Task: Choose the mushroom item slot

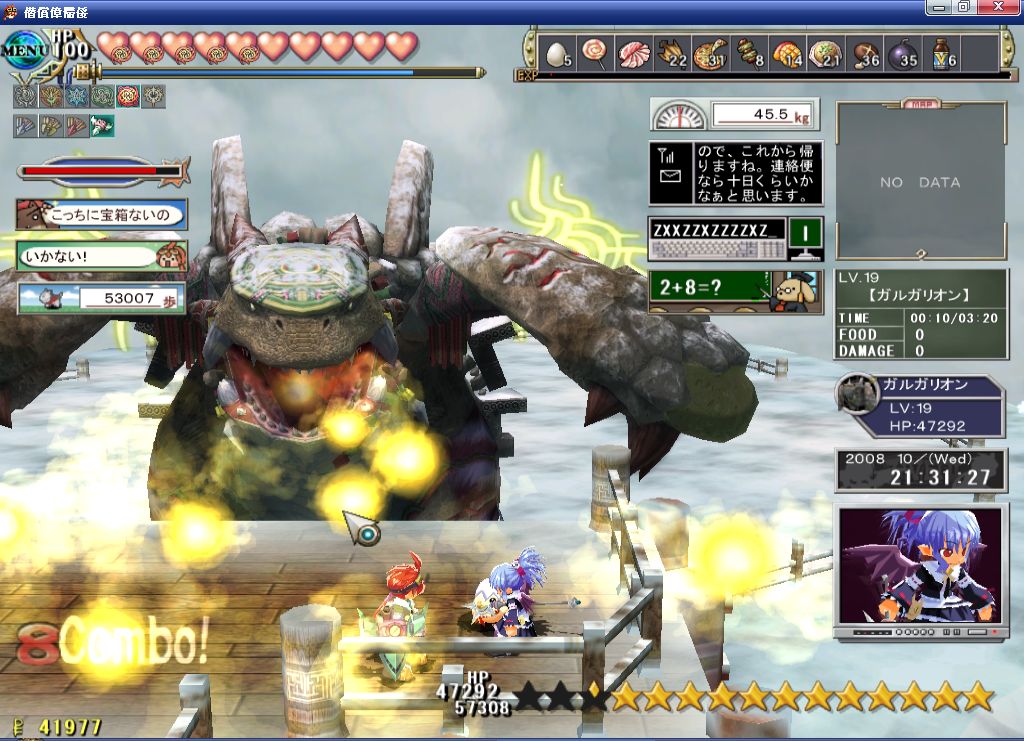Action: [863, 54]
